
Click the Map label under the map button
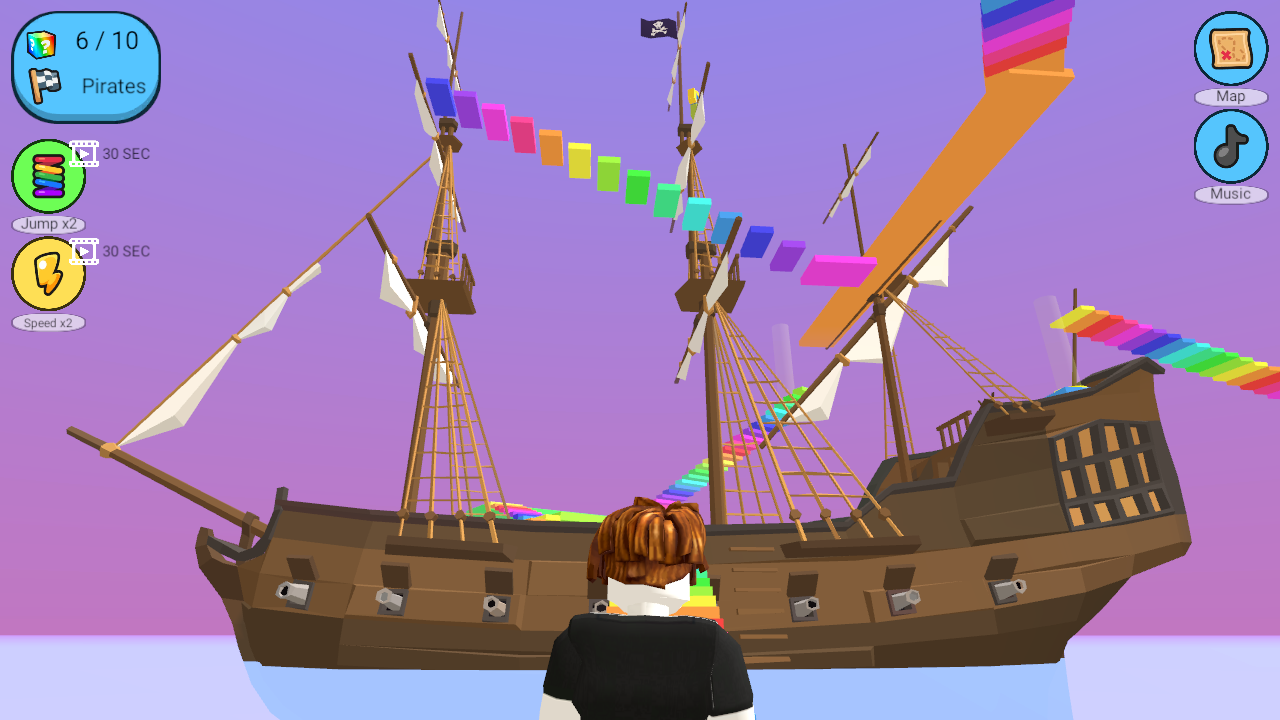coord(1230,96)
